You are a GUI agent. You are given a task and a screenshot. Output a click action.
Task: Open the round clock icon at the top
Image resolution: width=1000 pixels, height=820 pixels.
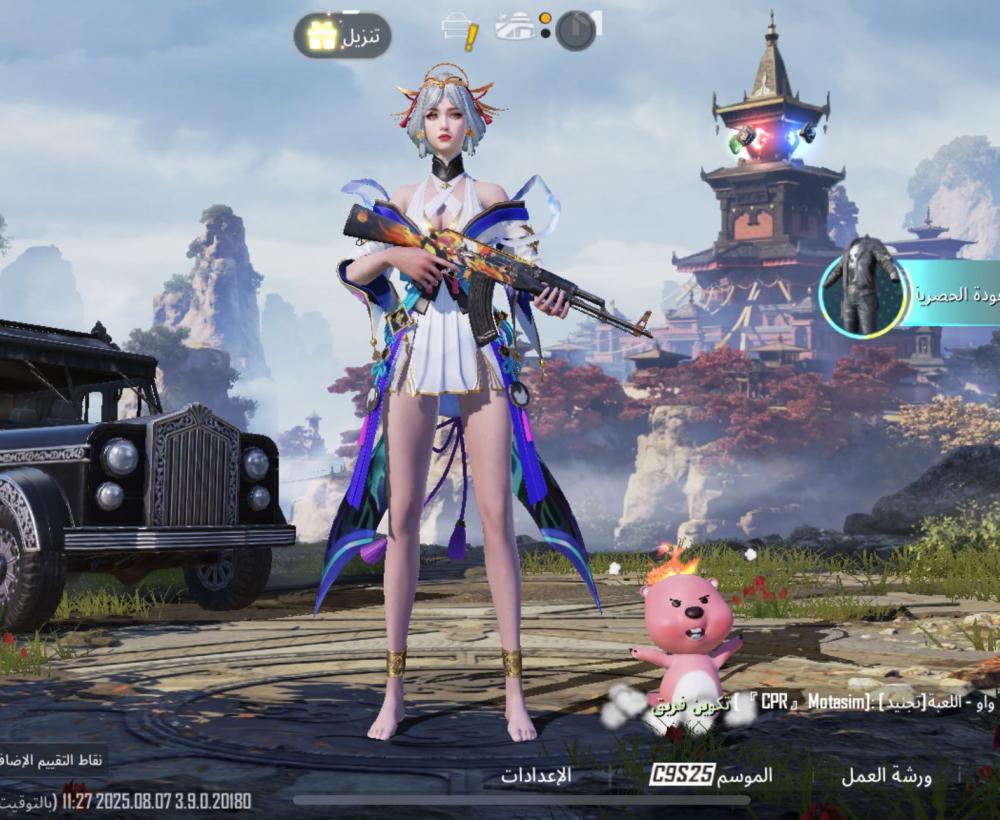[576, 30]
